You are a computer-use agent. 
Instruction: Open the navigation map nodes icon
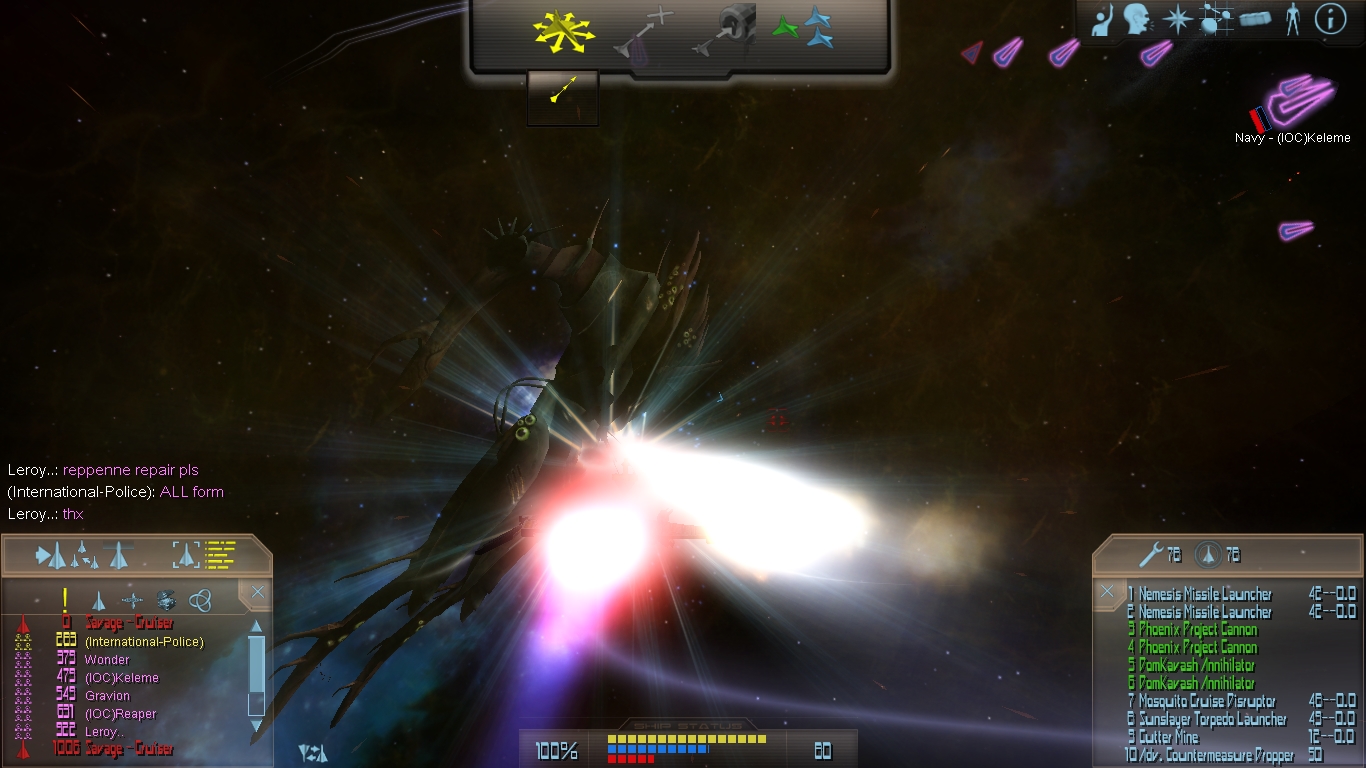pos(1215,20)
